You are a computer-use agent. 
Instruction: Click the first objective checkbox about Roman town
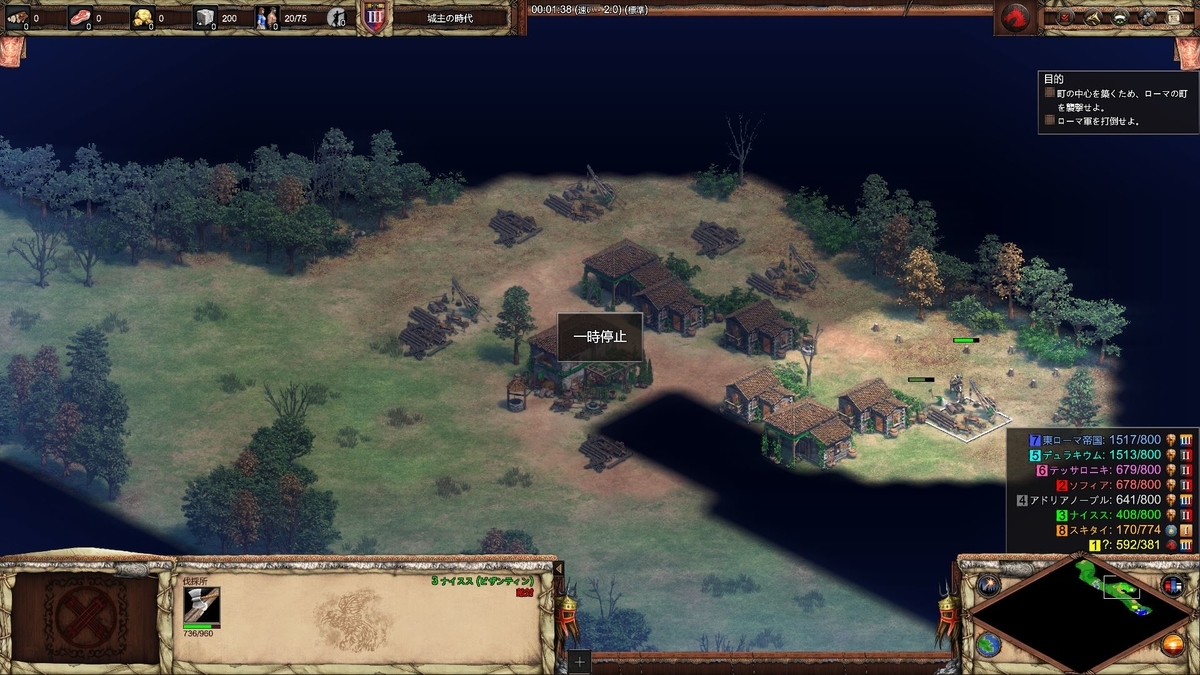pos(1050,93)
